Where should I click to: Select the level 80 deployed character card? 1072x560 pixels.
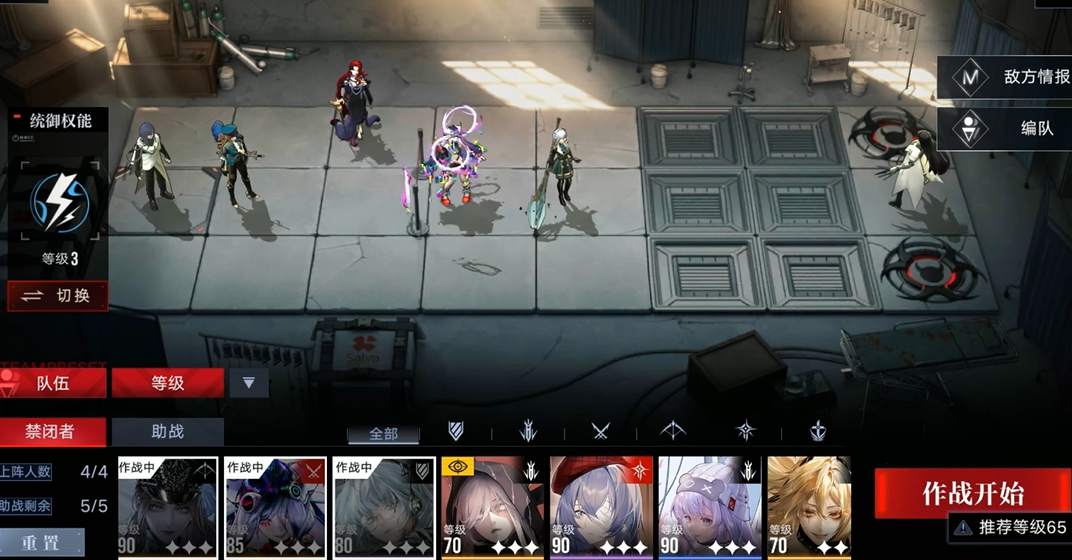pos(383,507)
